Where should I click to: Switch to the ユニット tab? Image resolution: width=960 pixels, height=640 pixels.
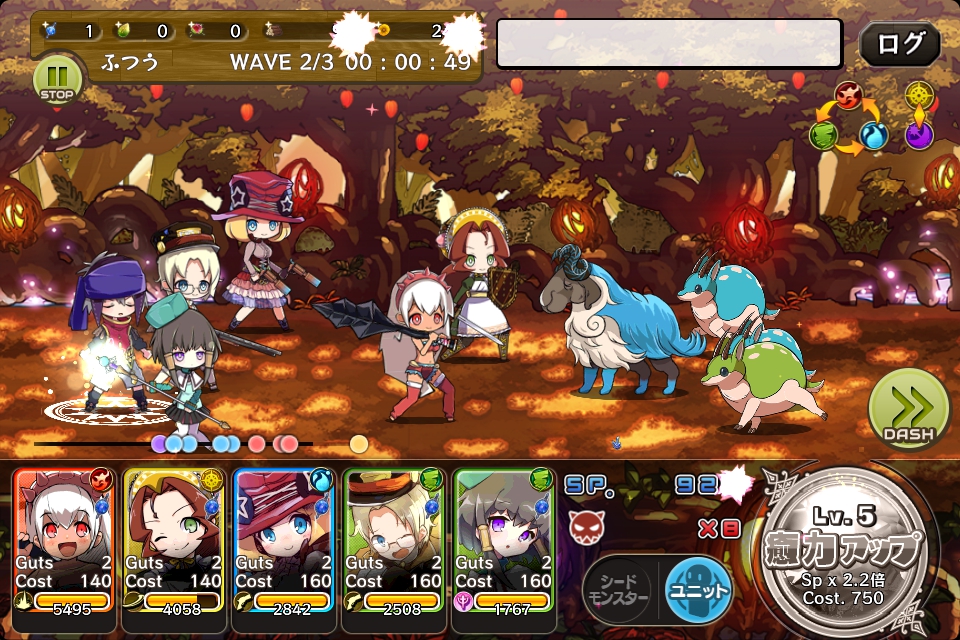click(x=697, y=589)
